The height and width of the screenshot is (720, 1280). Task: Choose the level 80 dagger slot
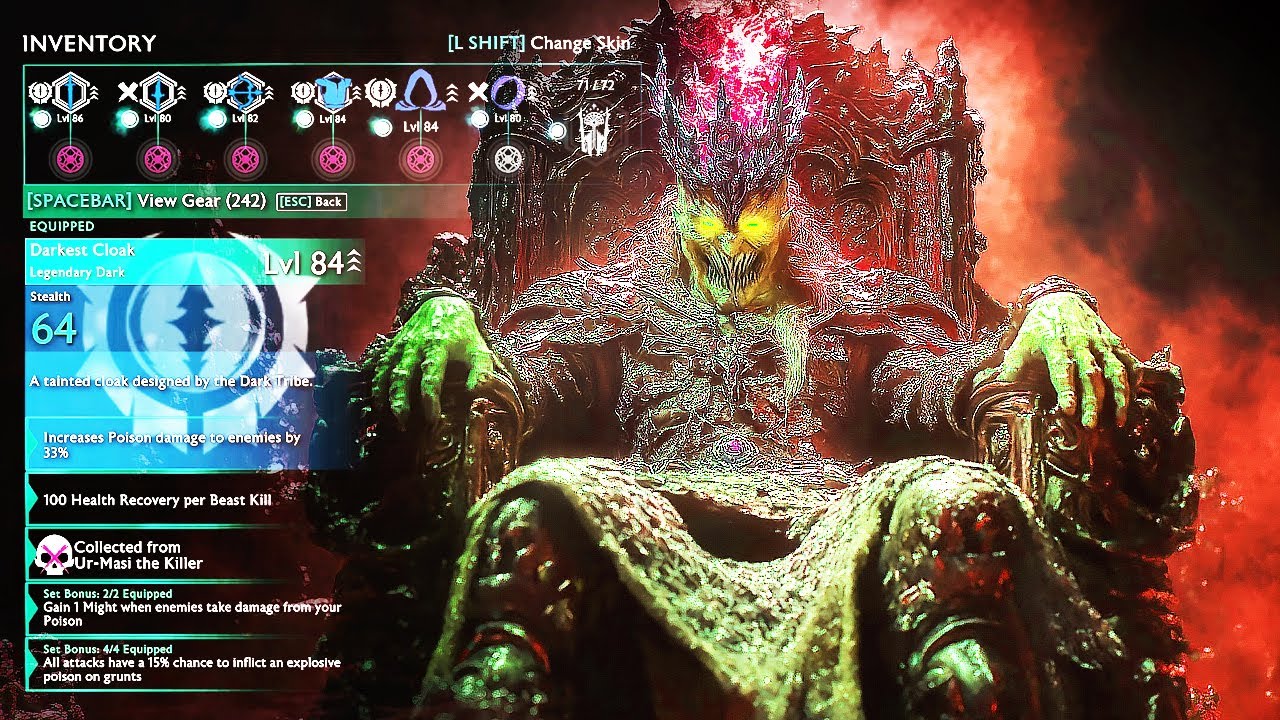point(158,93)
